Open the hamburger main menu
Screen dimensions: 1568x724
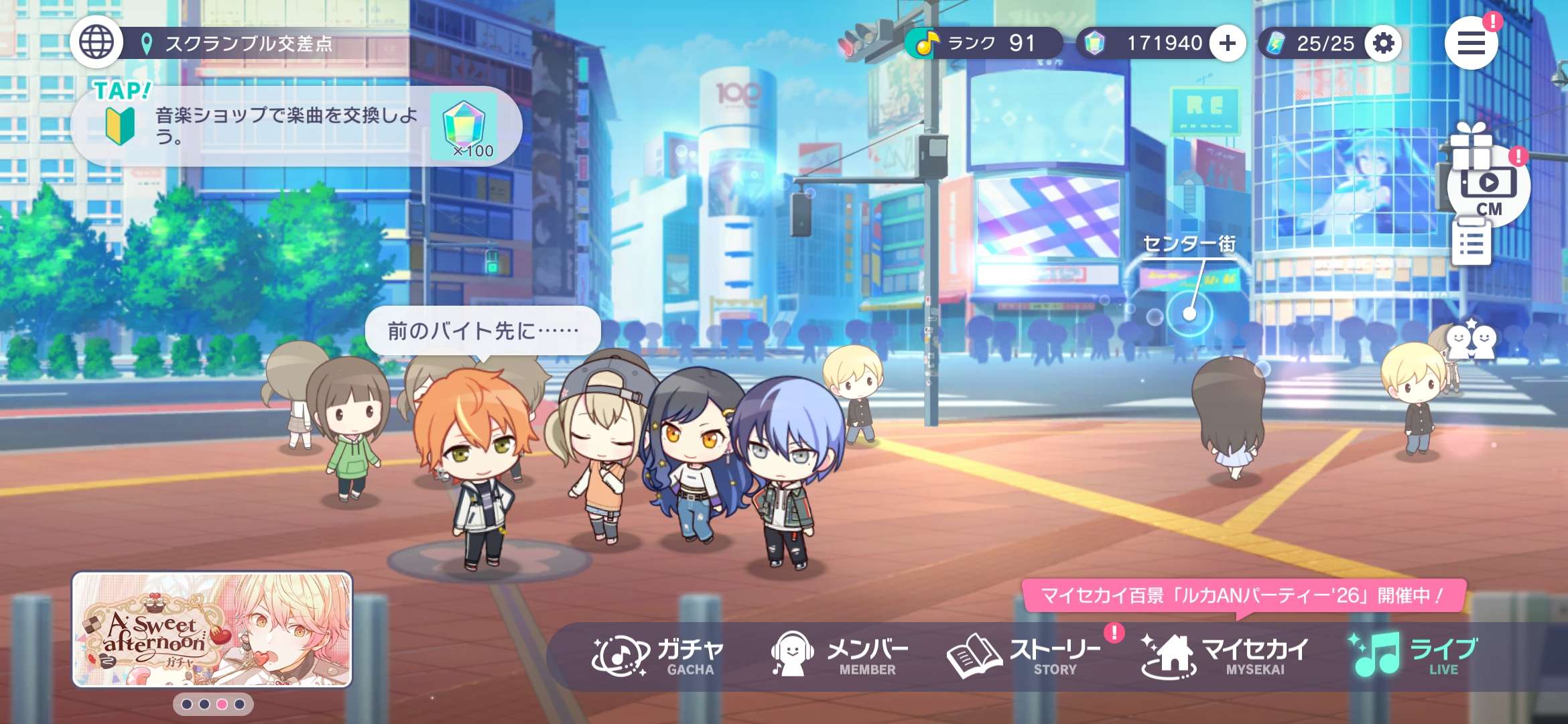pos(1471,44)
